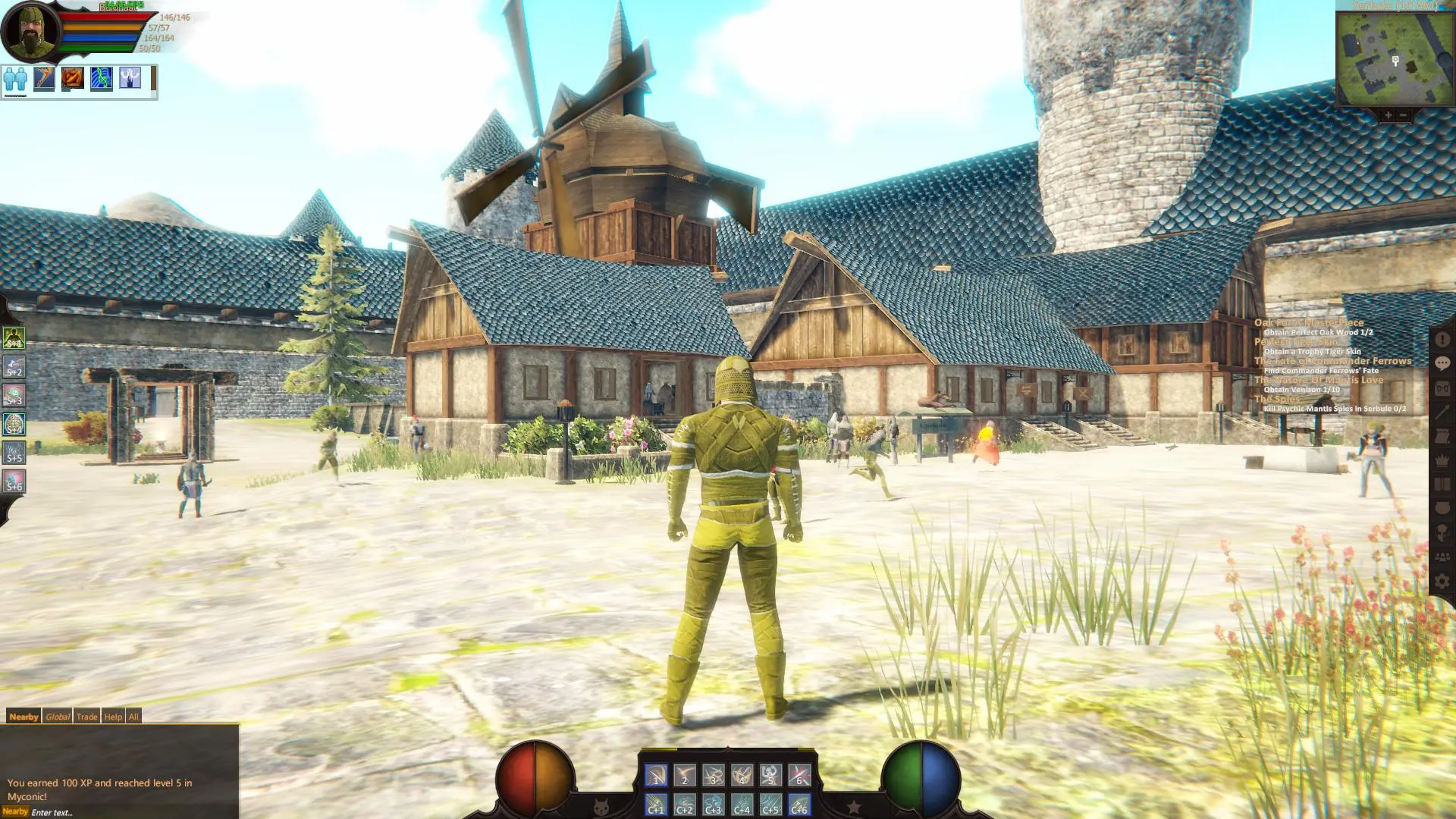
Task: Click the C+3 combat ability icon
Action: (x=713, y=806)
